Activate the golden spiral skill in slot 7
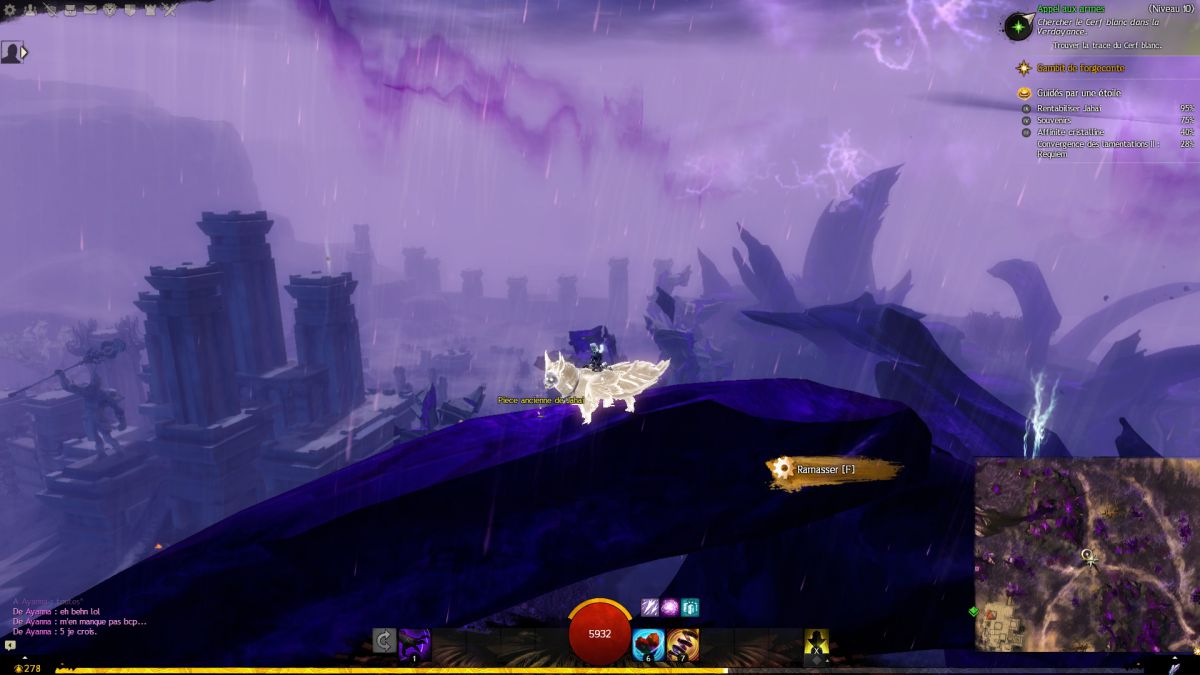The image size is (1200, 675). click(683, 644)
